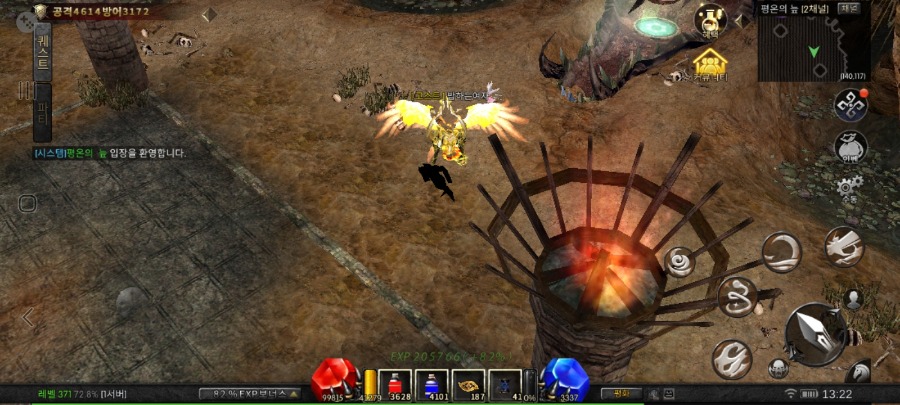Use the blue mana potion slot
900x405 pixels.
pos(433,384)
